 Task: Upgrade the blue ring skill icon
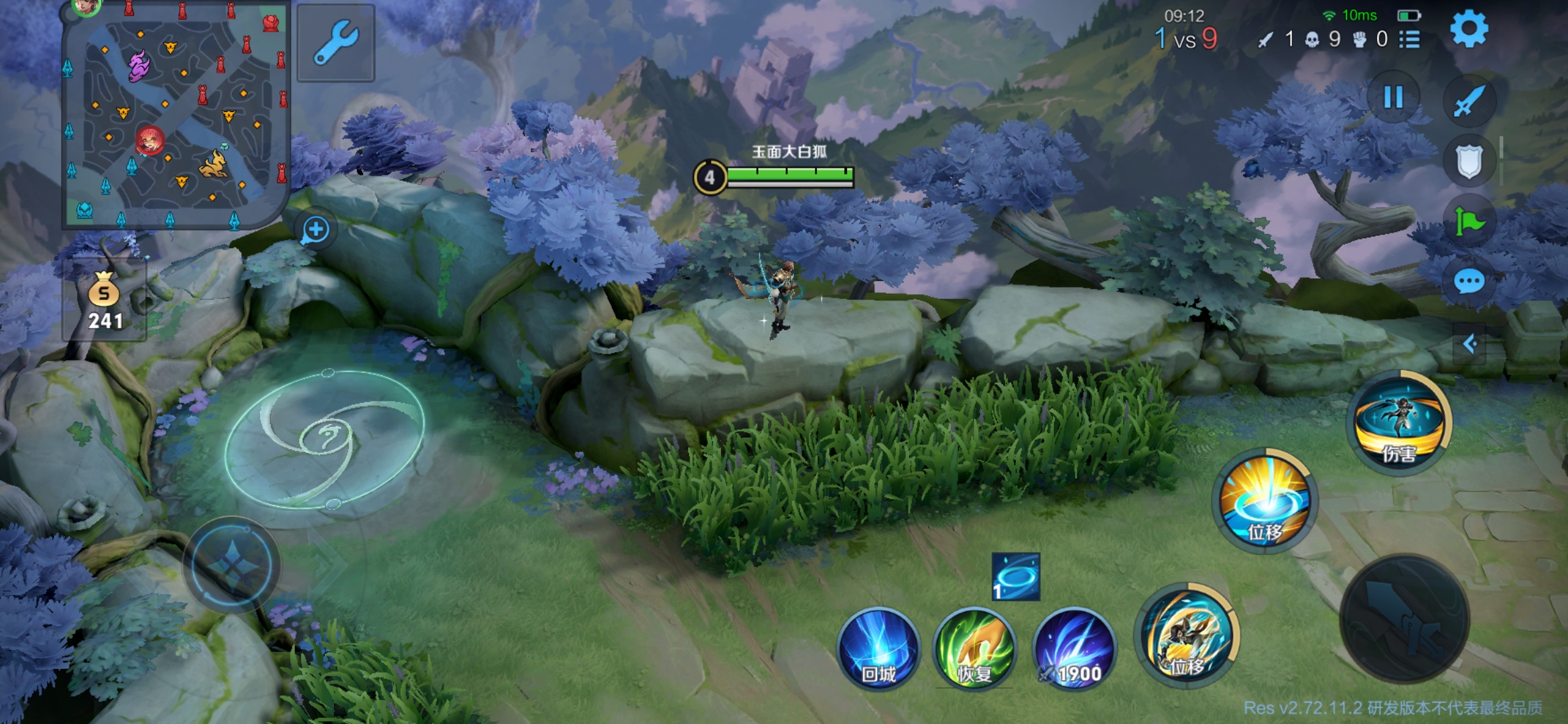pos(1016,577)
